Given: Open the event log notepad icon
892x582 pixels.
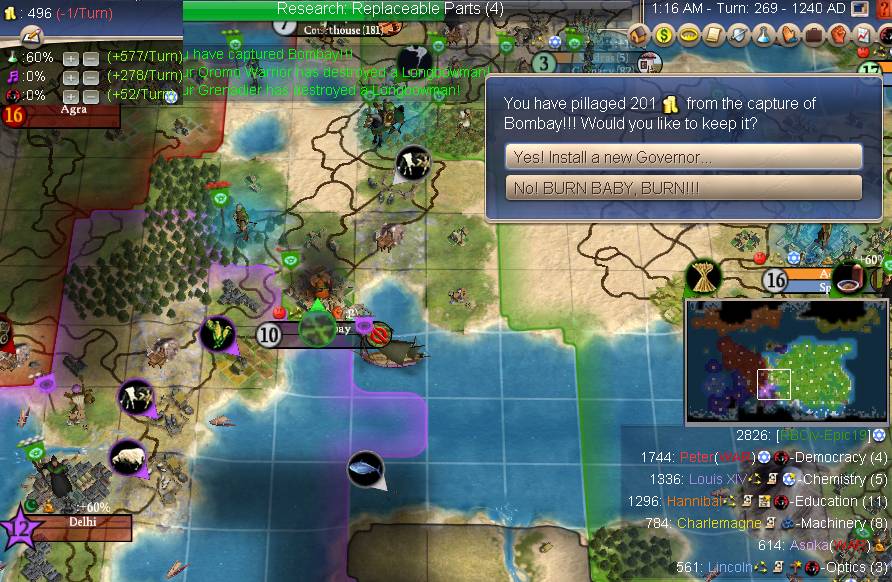Looking at the screenshot, I should point(31,35).
